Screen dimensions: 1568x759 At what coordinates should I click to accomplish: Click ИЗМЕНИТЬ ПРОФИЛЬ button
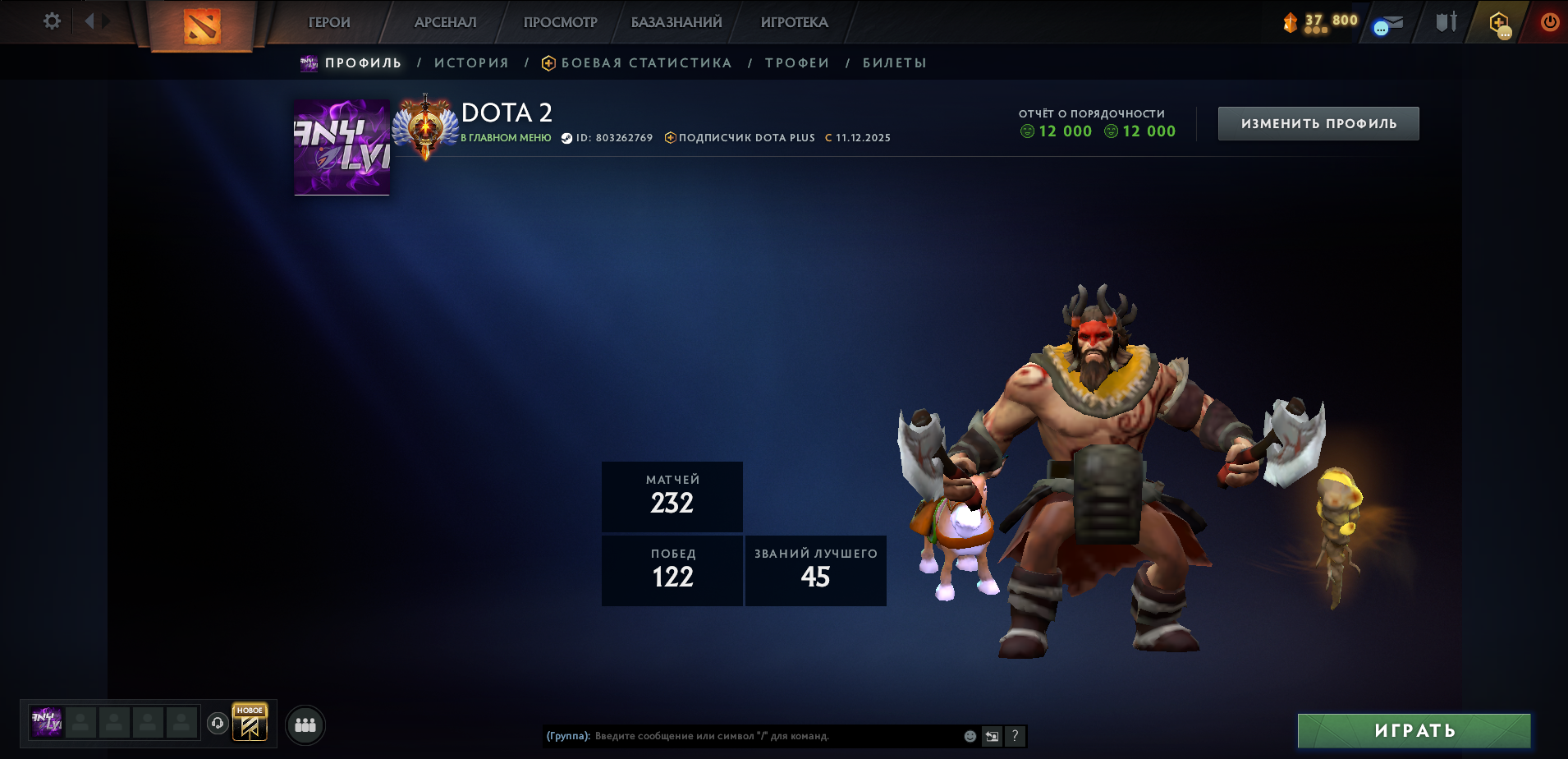pos(1318,122)
